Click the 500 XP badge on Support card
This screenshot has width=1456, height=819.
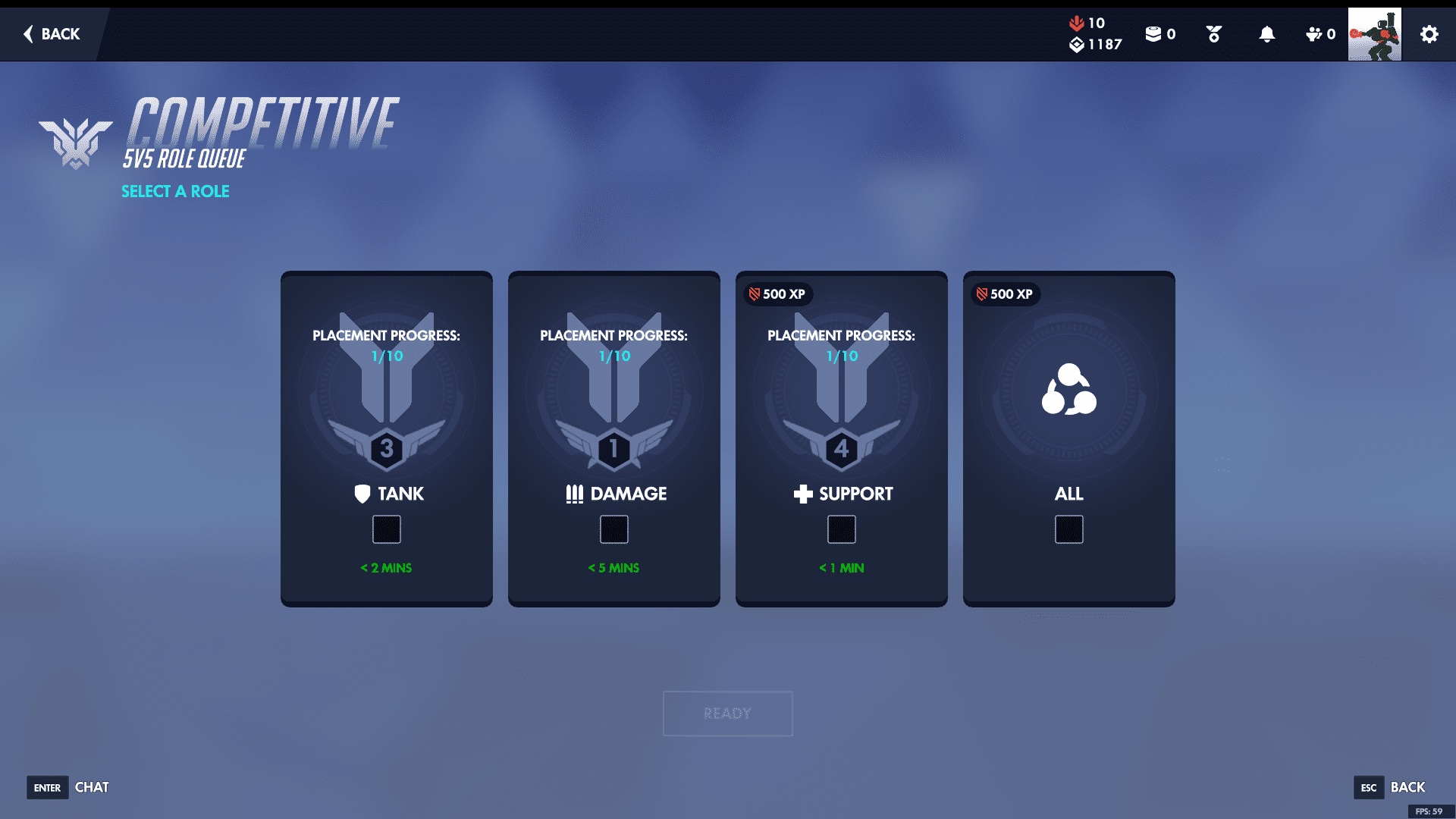pos(777,295)
